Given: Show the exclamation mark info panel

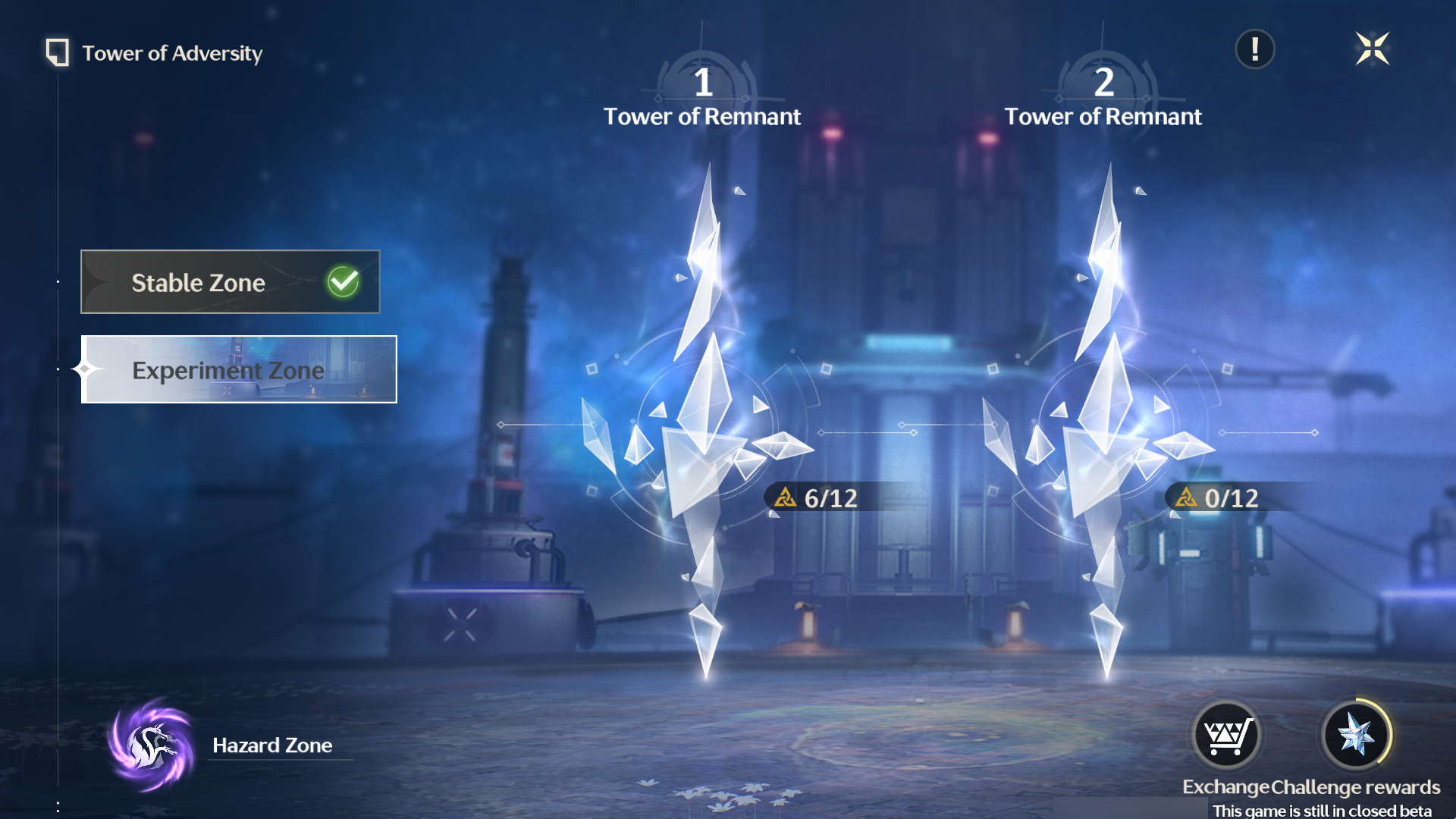Looking at the screenshot, I should tap(1255, 50).
